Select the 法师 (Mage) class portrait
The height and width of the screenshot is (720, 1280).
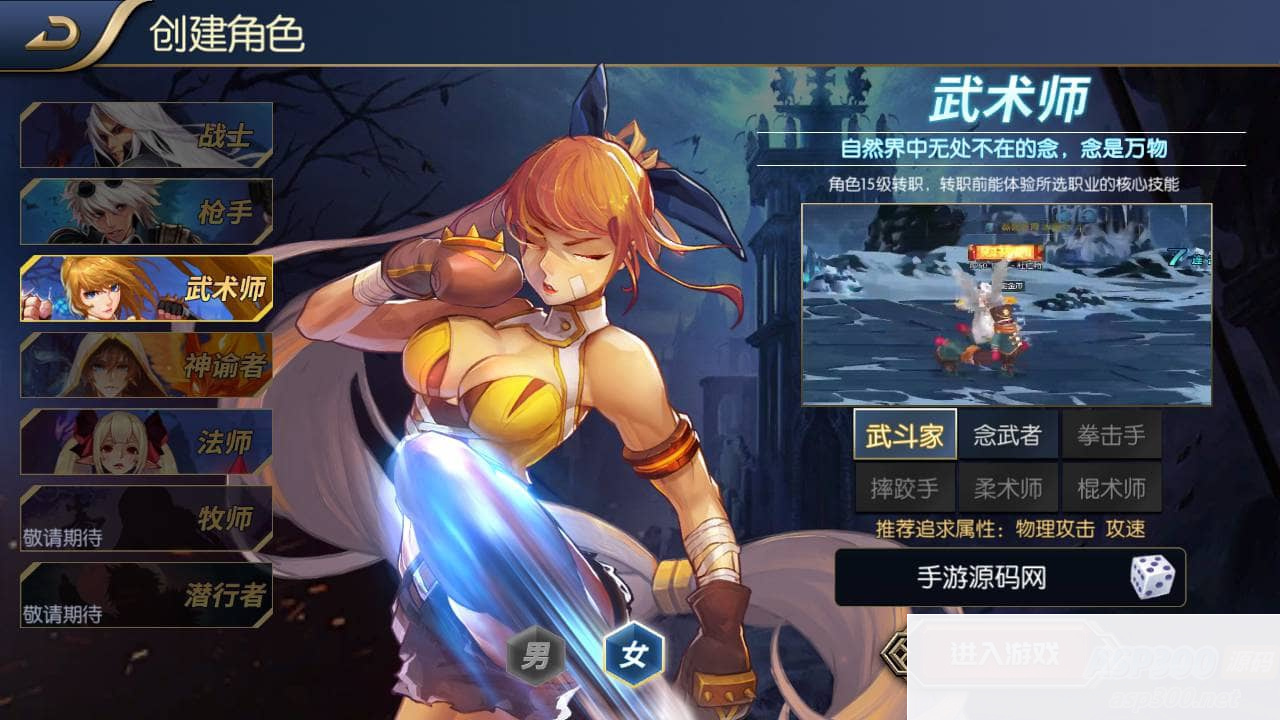click(x=145, y=441)
